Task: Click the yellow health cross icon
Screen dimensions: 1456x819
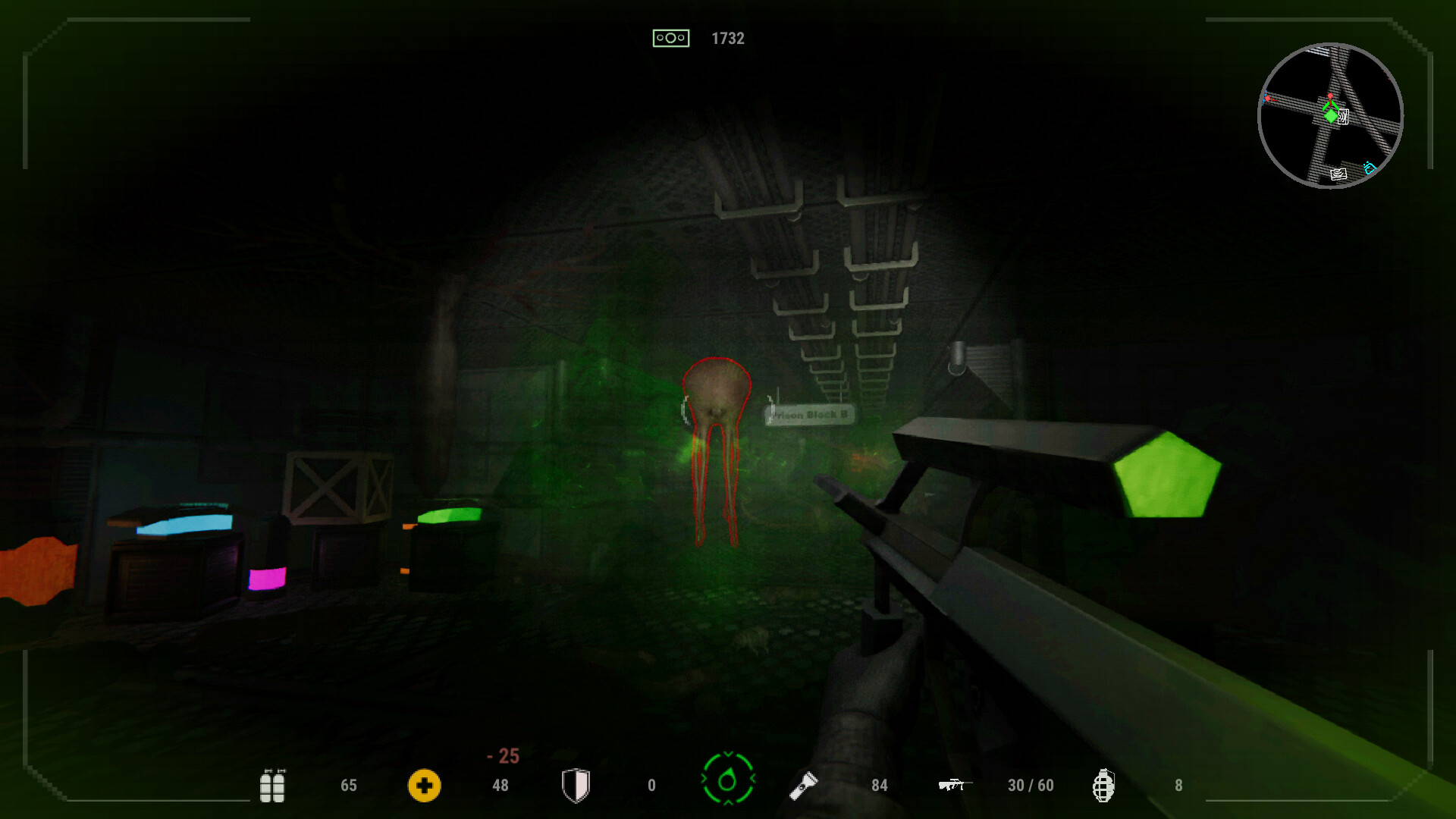Action: (x=425, y=785)
